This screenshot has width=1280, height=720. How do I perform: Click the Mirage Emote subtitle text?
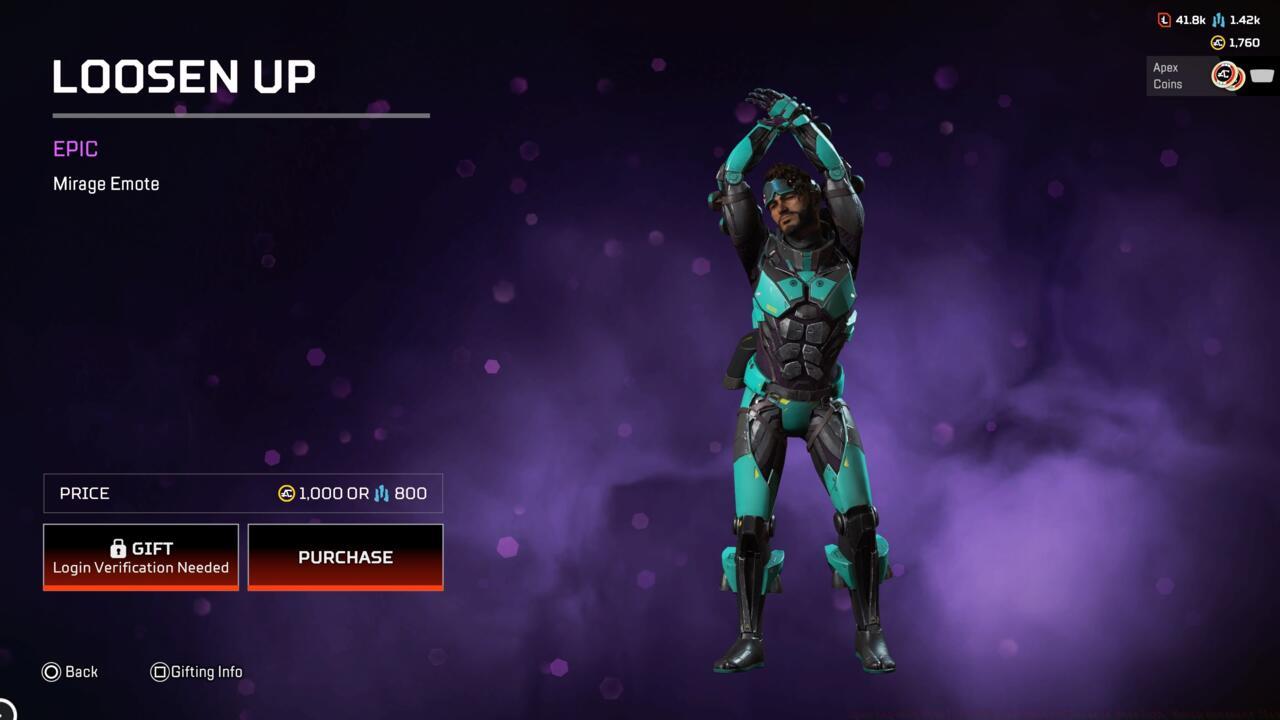[x=106, y=183]
